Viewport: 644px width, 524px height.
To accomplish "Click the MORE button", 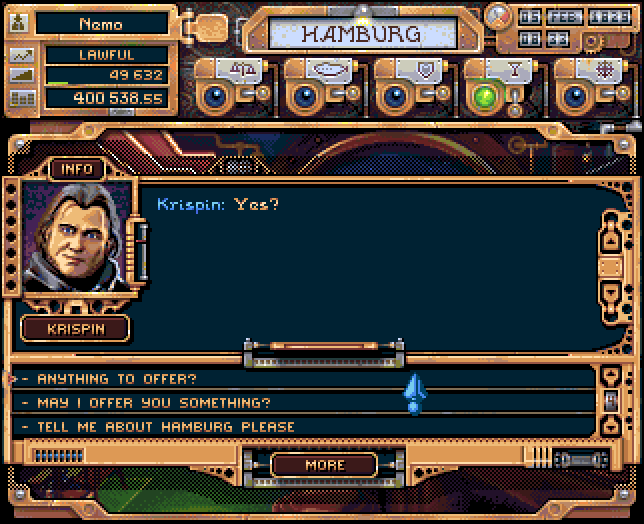I will [x=324, y=465].
